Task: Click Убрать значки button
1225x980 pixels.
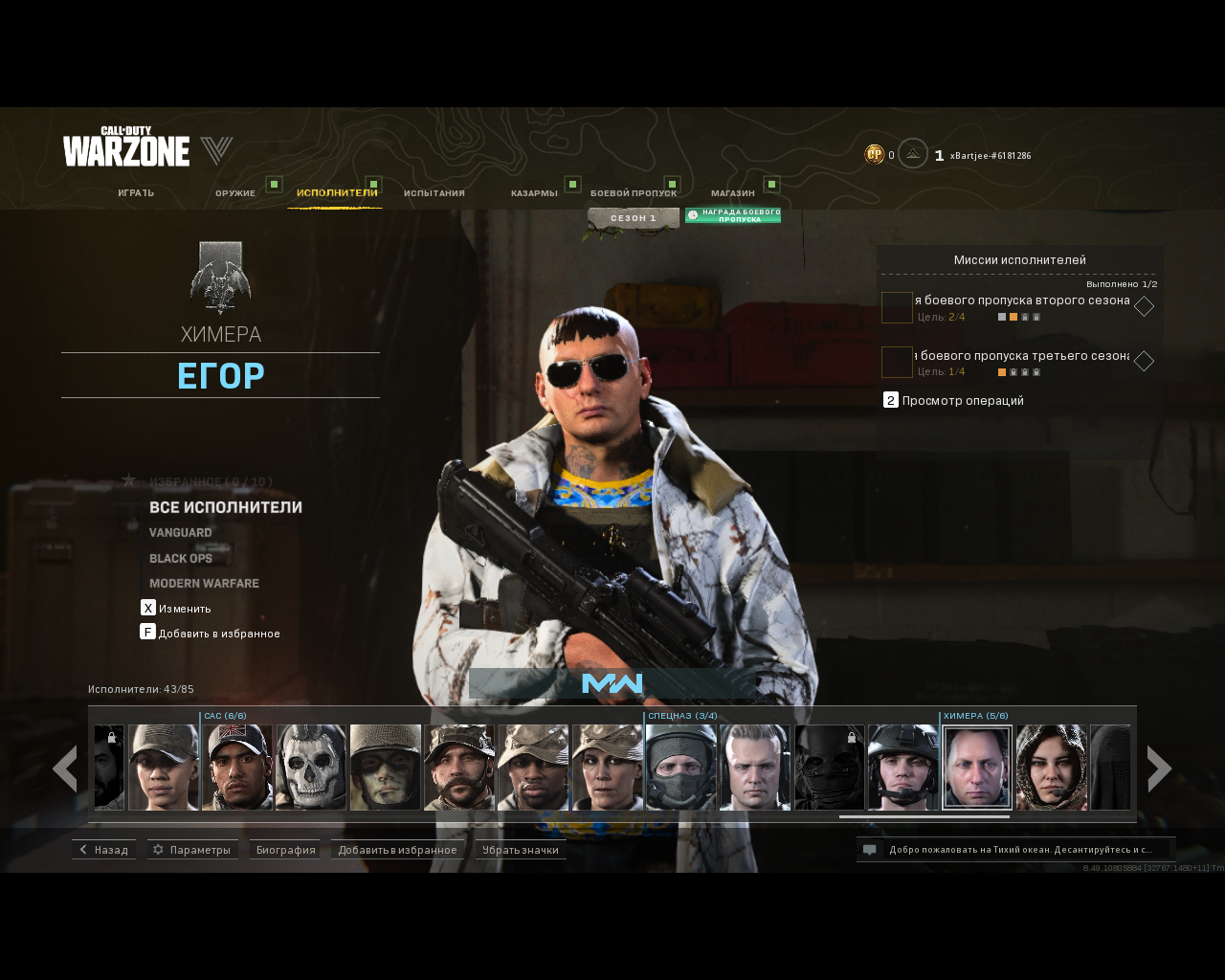Action: coord(521,850)
